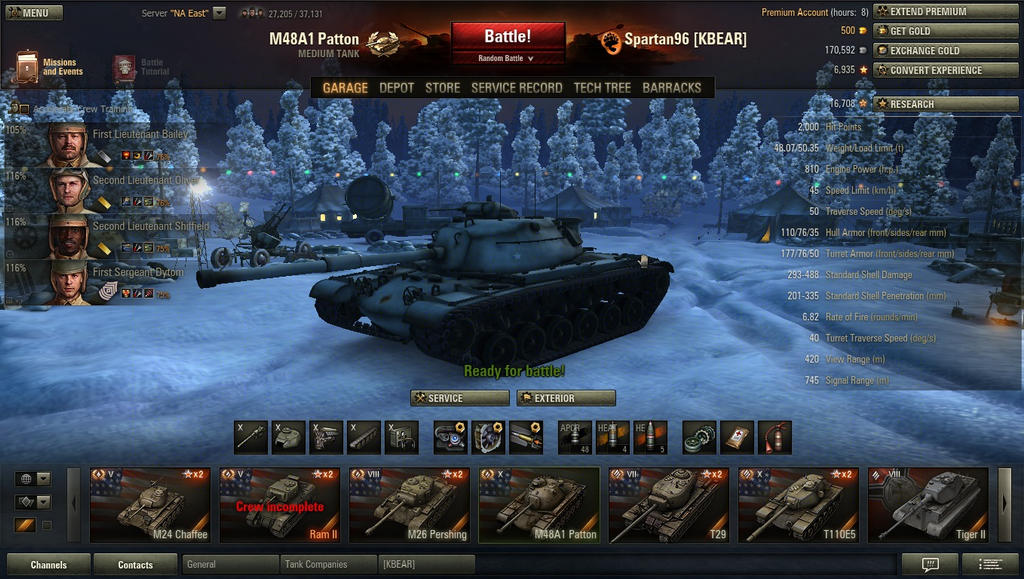This screenshot has height=579, width=1024.
Task: Switch to the Depot tab
Action: tap(396, 88)
